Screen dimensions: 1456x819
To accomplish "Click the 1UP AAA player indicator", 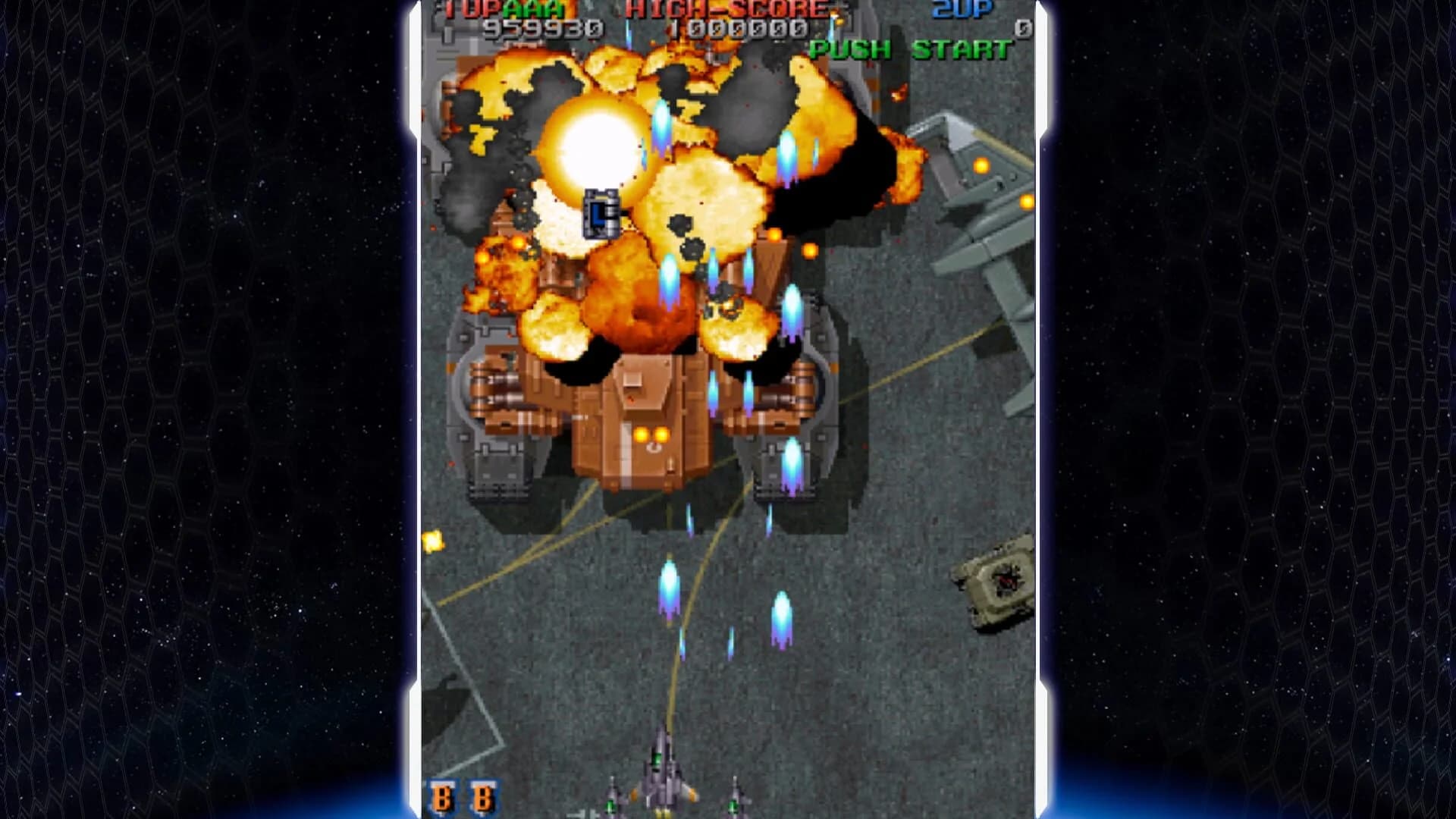I will click(505, 9).
